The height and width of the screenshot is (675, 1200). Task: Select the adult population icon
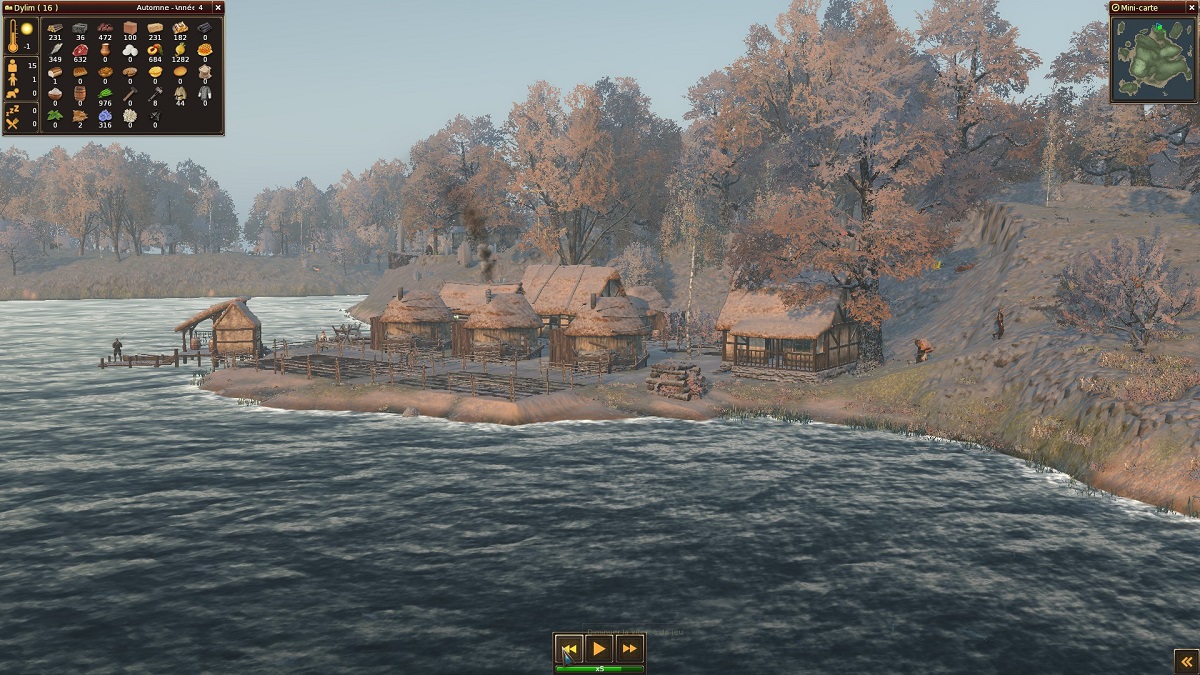[13, 67]
